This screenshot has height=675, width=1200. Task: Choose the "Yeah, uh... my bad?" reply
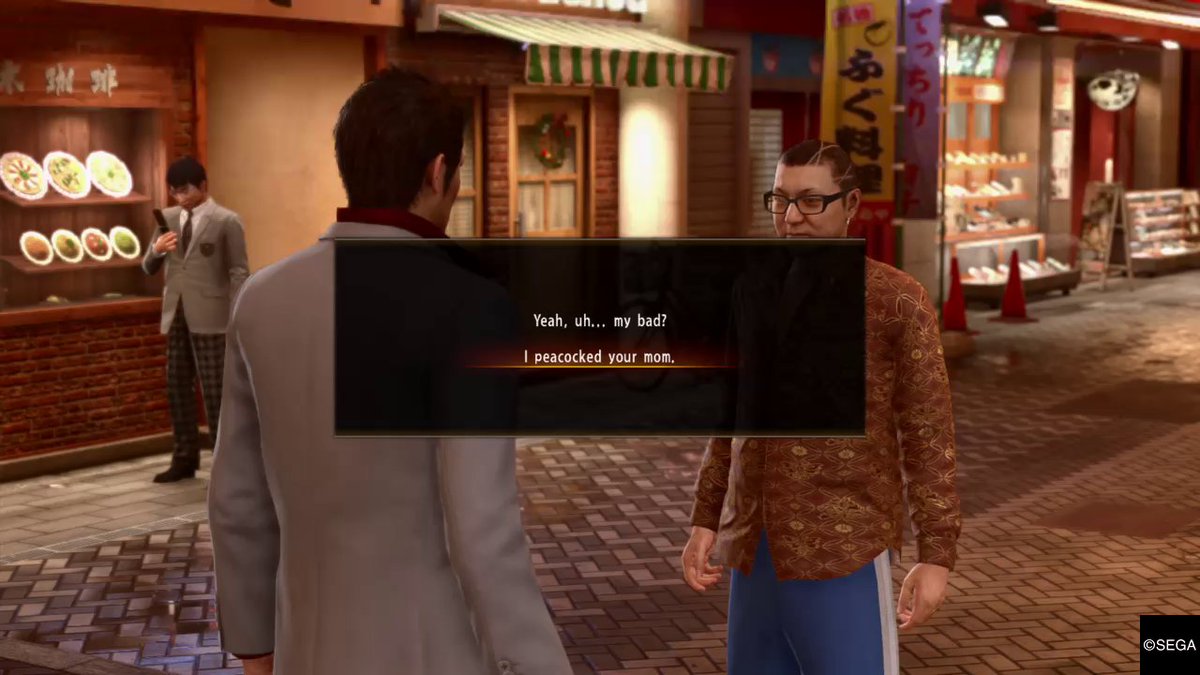click(x=600, y=322)
